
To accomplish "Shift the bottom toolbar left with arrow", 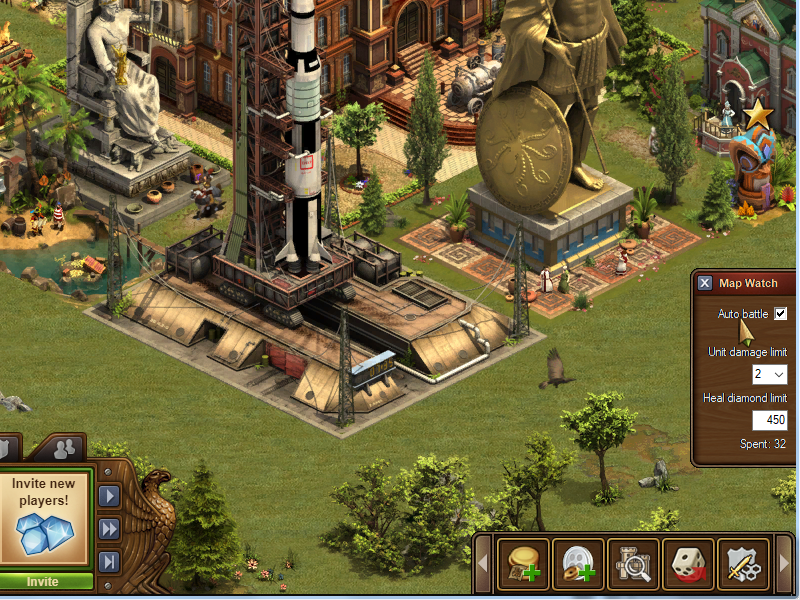I will [x=484, y=565].
